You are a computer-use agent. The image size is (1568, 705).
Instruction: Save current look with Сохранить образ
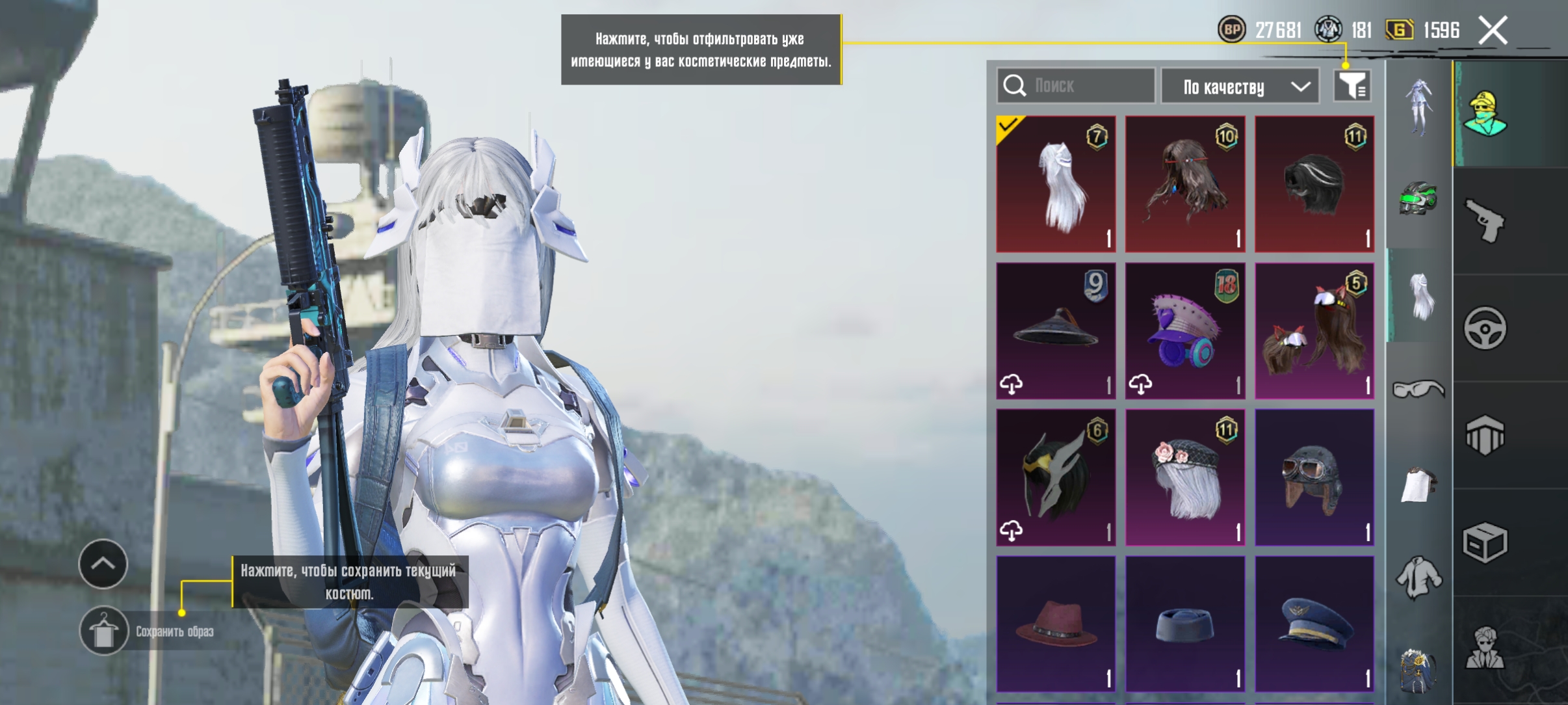pos(104,631)
